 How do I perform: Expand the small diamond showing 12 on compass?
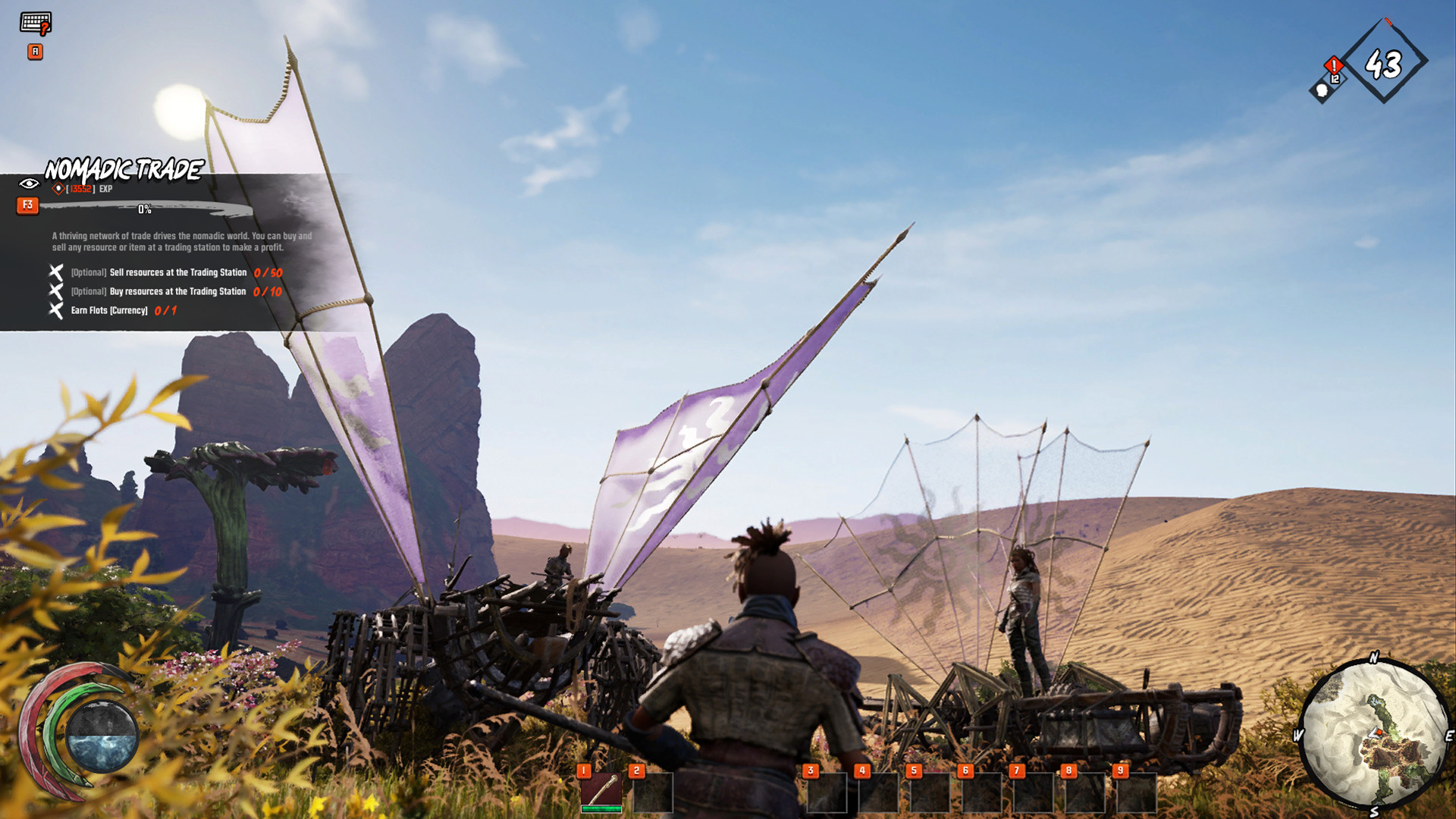[1335, 80]
